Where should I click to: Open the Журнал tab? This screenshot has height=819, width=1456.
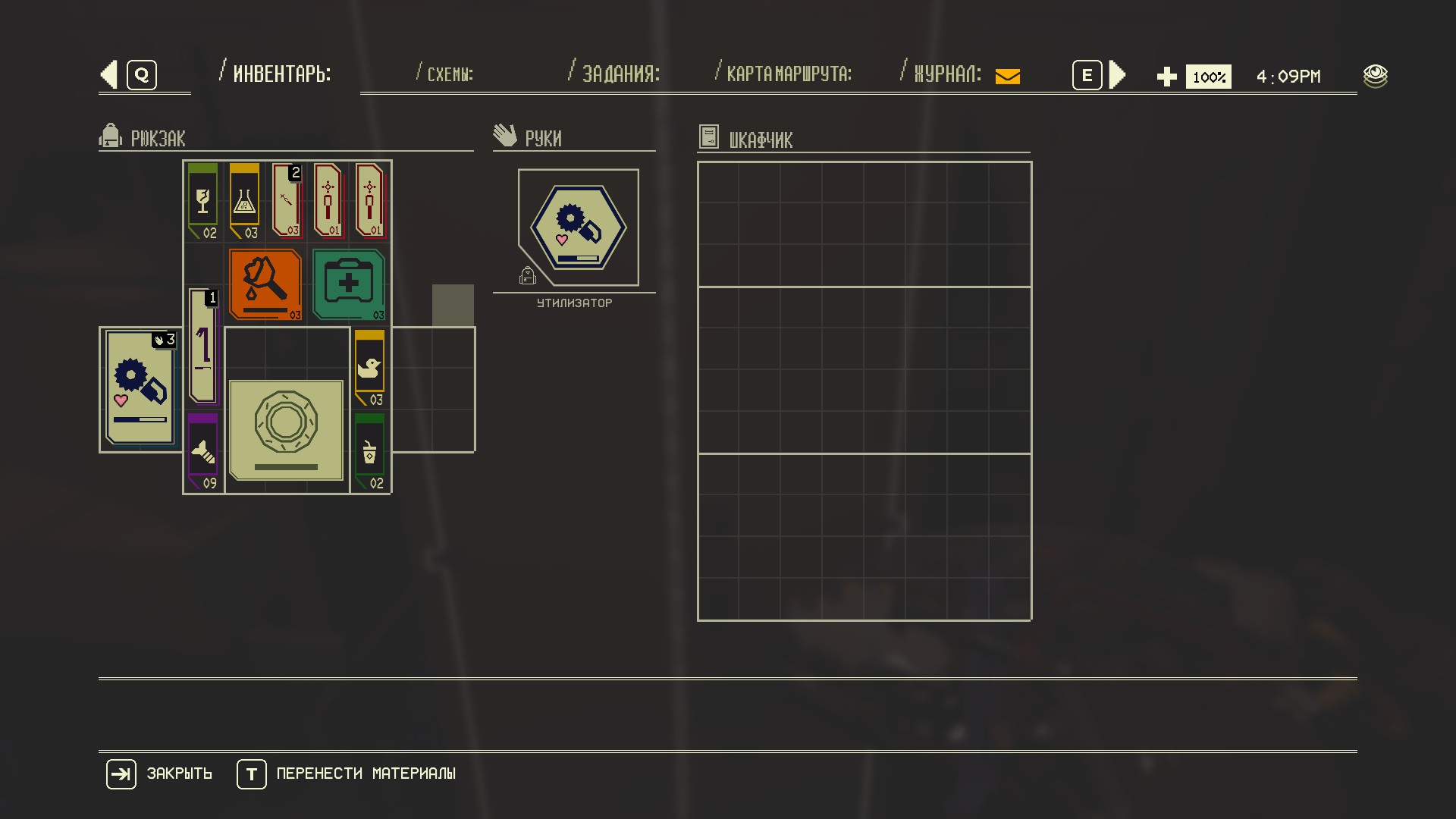click(x=947, y=74)
